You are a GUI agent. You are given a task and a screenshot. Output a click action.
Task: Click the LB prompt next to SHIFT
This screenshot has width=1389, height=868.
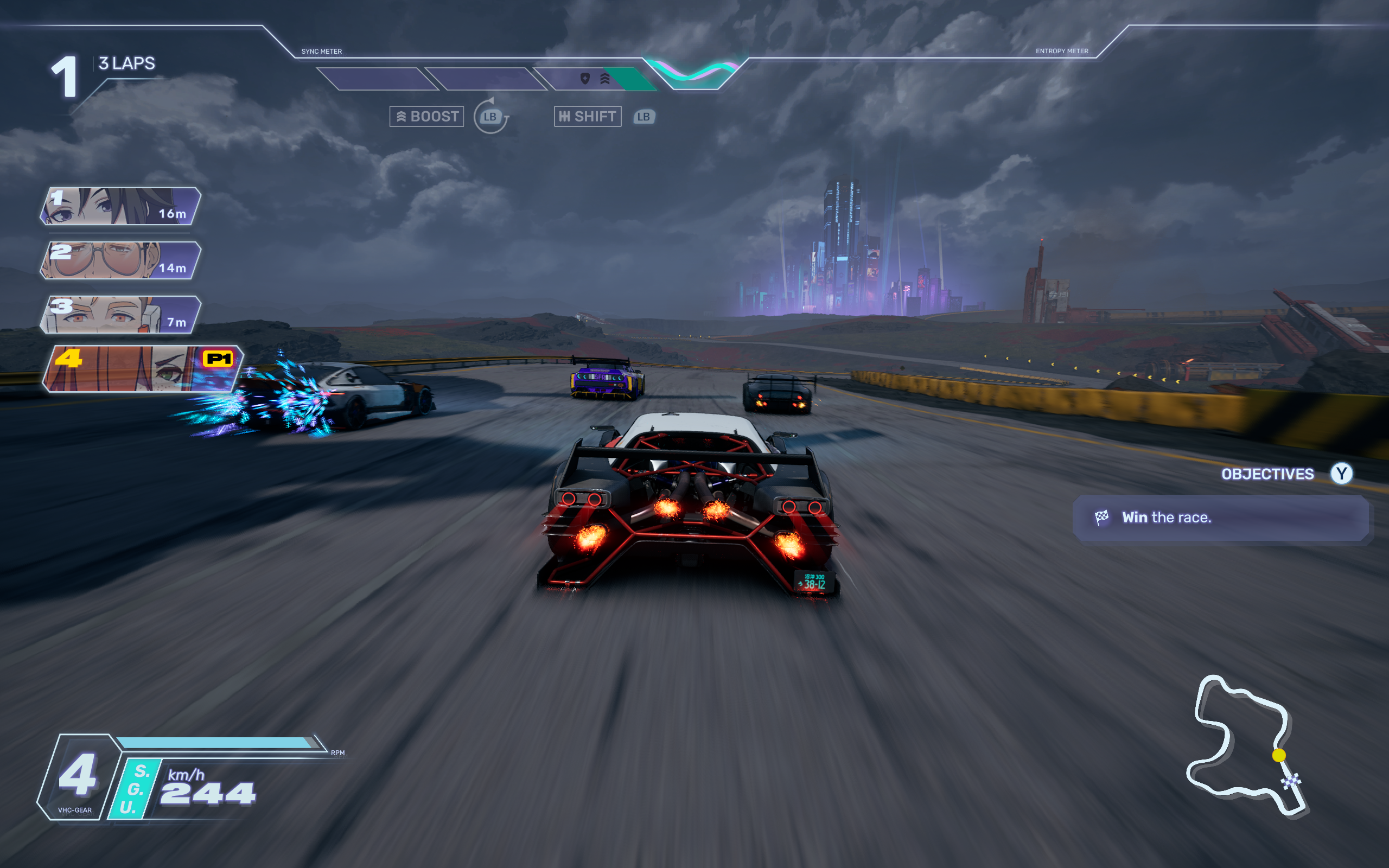click(643, 117)
